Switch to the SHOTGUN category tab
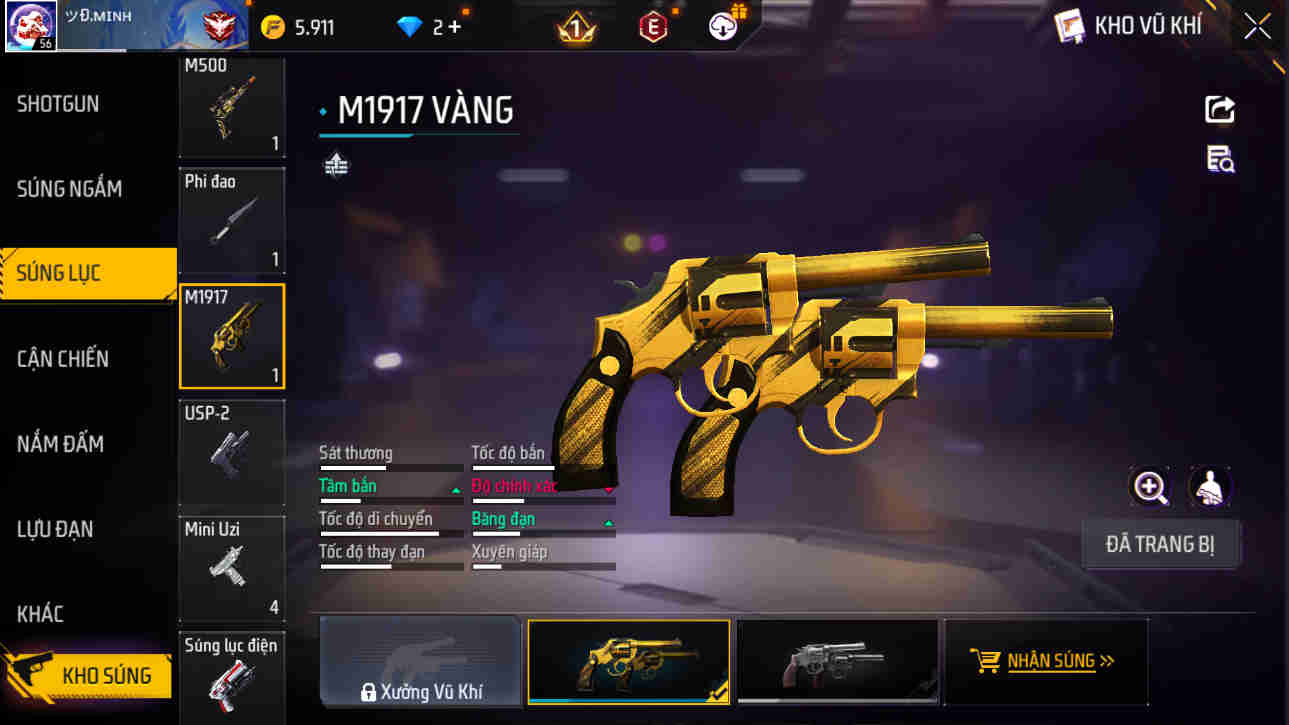This screenshot has width=1289, height=725. pos(57,103)
